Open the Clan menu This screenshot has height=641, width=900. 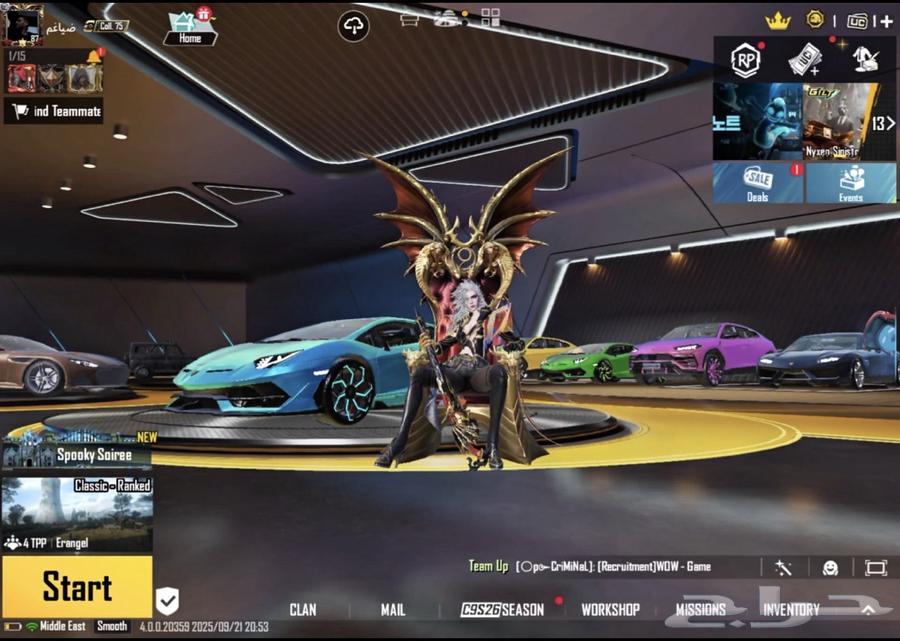tap(302, 609)
